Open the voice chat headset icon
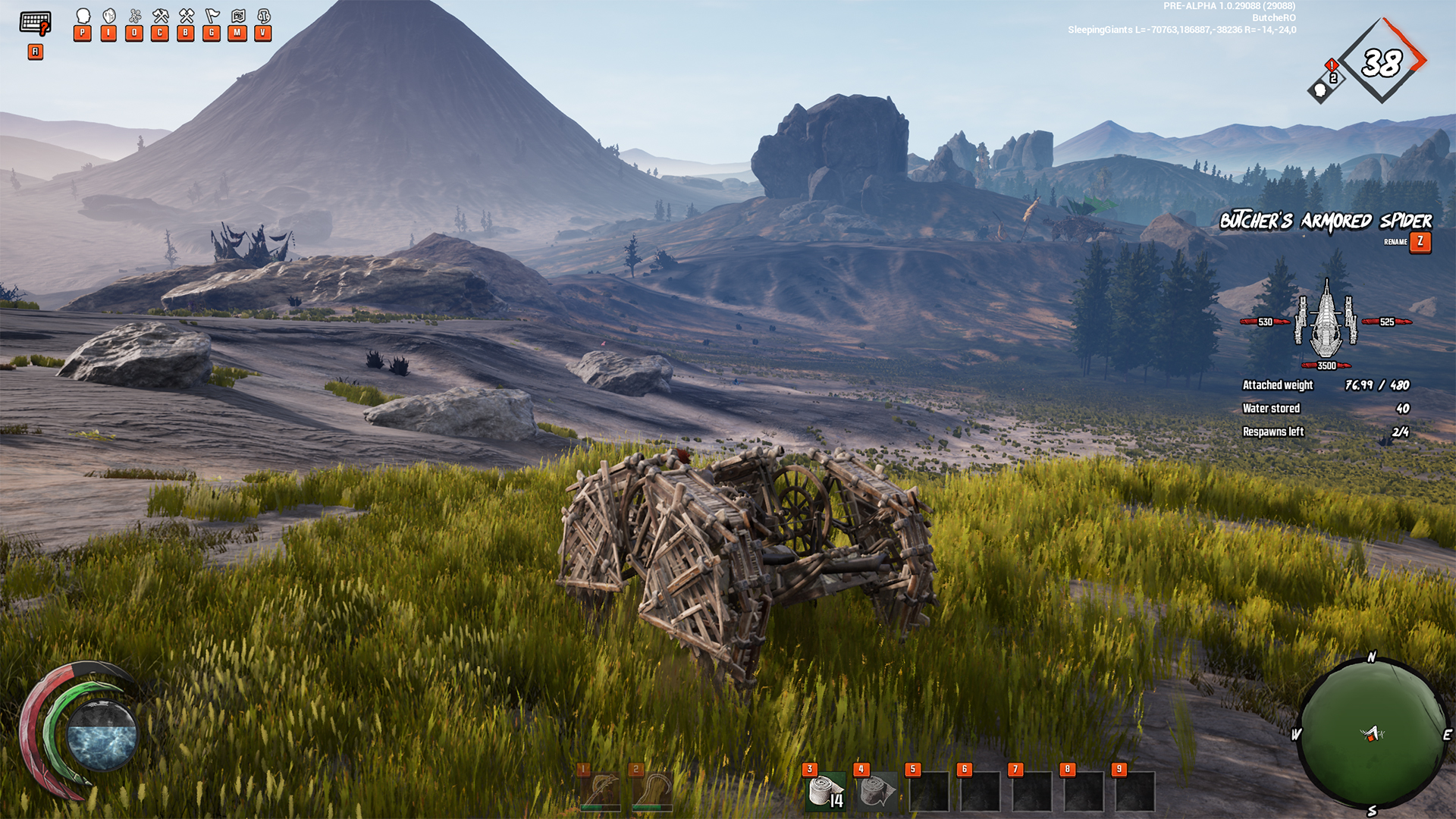 263,16
